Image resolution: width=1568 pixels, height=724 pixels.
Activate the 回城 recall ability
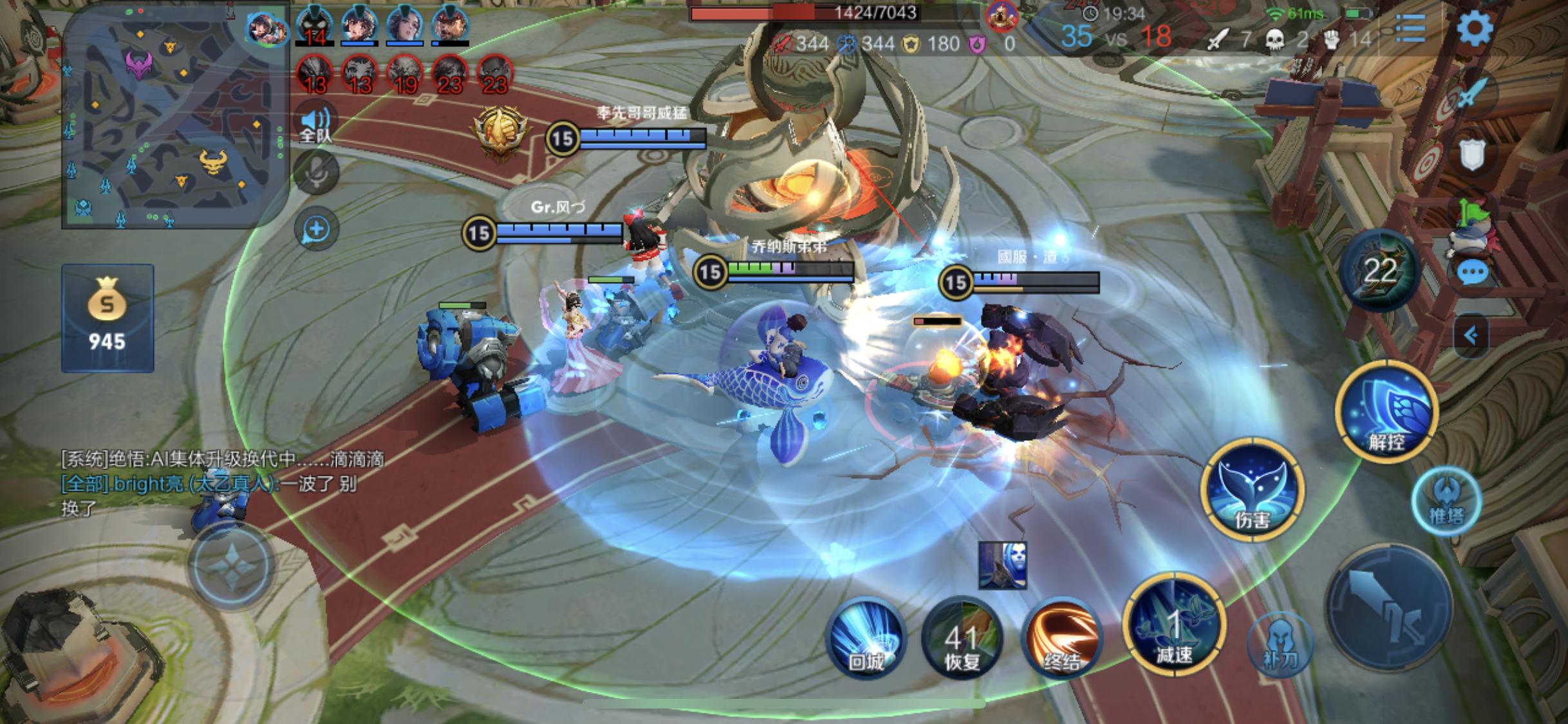866,638
